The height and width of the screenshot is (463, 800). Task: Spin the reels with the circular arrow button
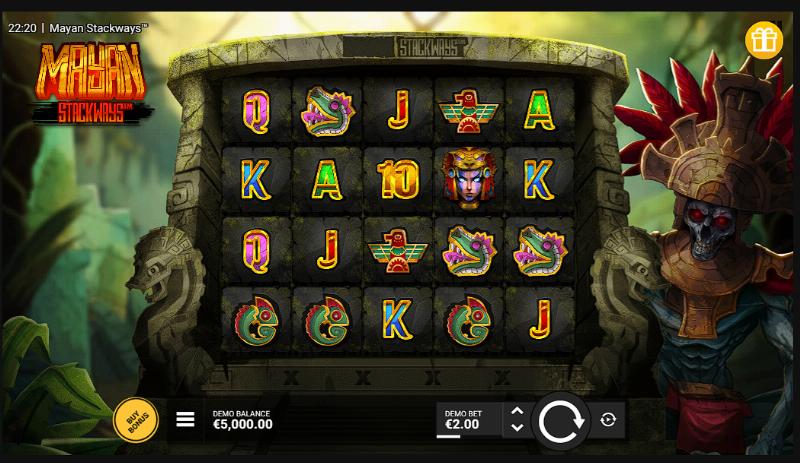pos(560,422)
